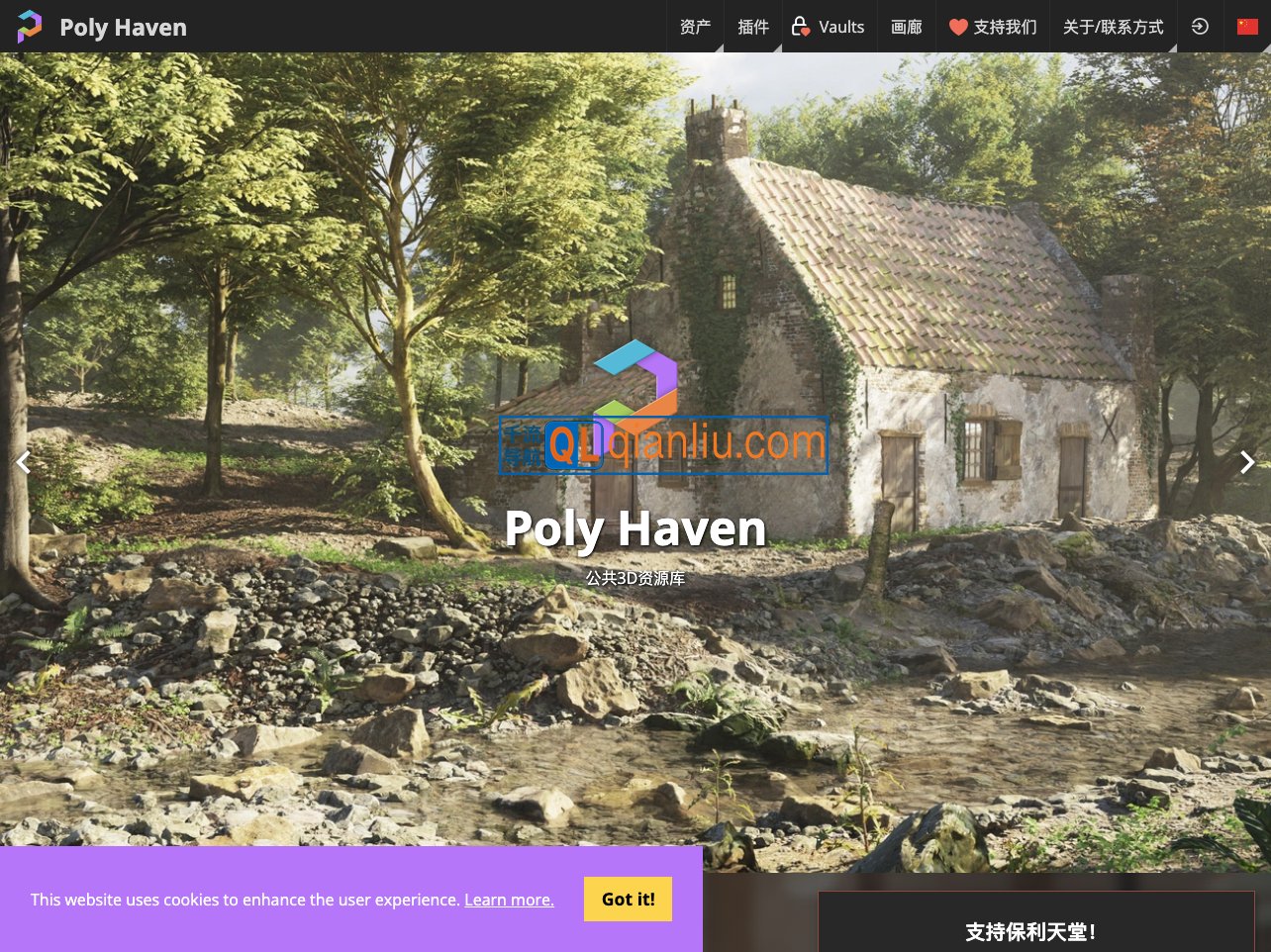The image size is (1271, 952).
Task: Click the Poly Haven hexagon logo
Action: pyautogui.click(x=30, y=27)
